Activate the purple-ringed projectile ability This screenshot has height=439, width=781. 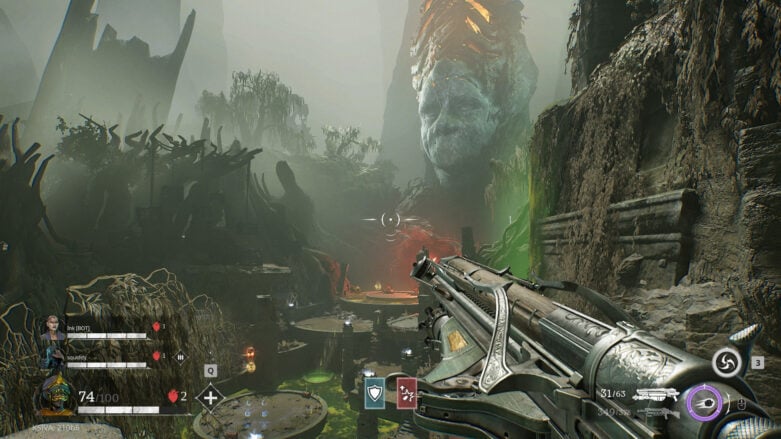pos(704,403)
